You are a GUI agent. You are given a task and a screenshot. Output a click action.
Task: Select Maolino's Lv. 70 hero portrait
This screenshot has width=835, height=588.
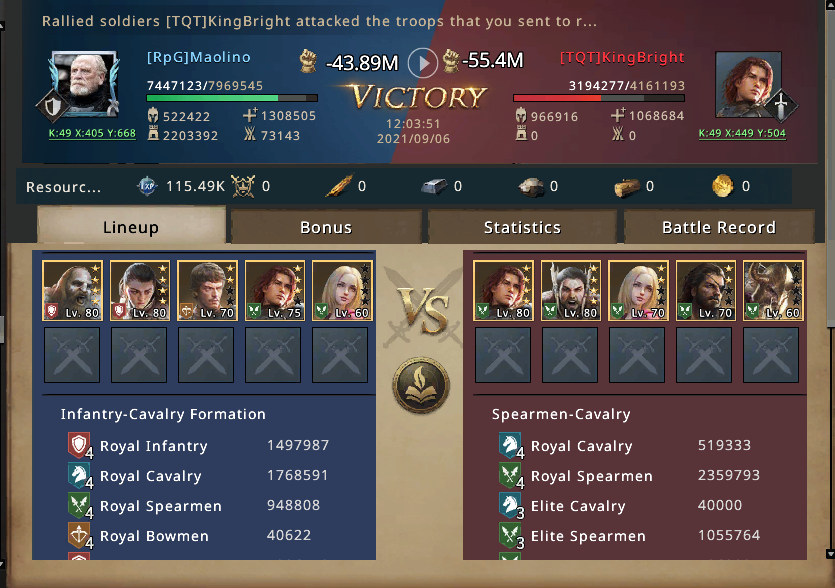207,291
